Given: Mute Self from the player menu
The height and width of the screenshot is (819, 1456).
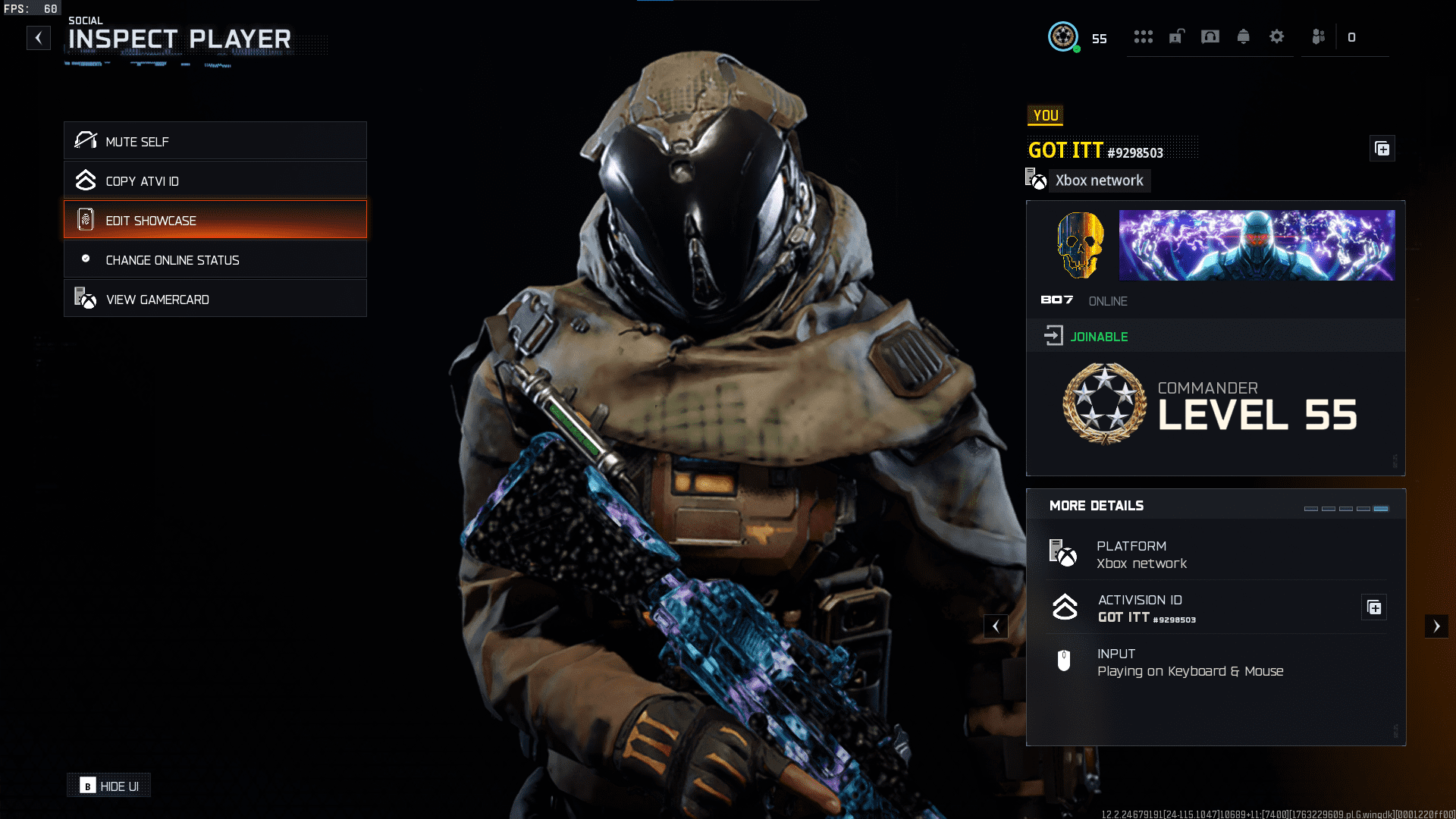Looking at the screenshot, I should pyautogui.click(x=215, y=141).
